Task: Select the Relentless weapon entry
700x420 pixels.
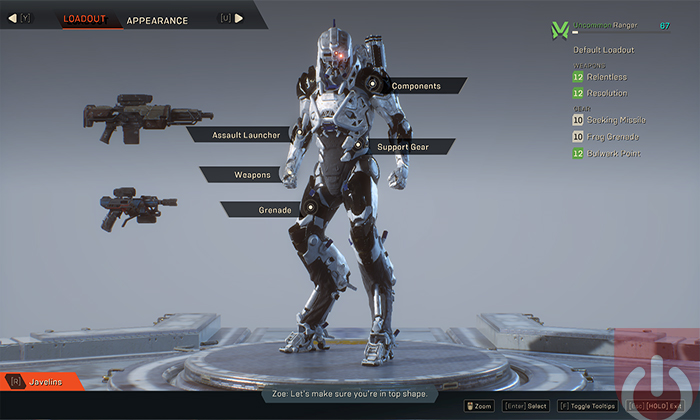Action: [607, 76]
